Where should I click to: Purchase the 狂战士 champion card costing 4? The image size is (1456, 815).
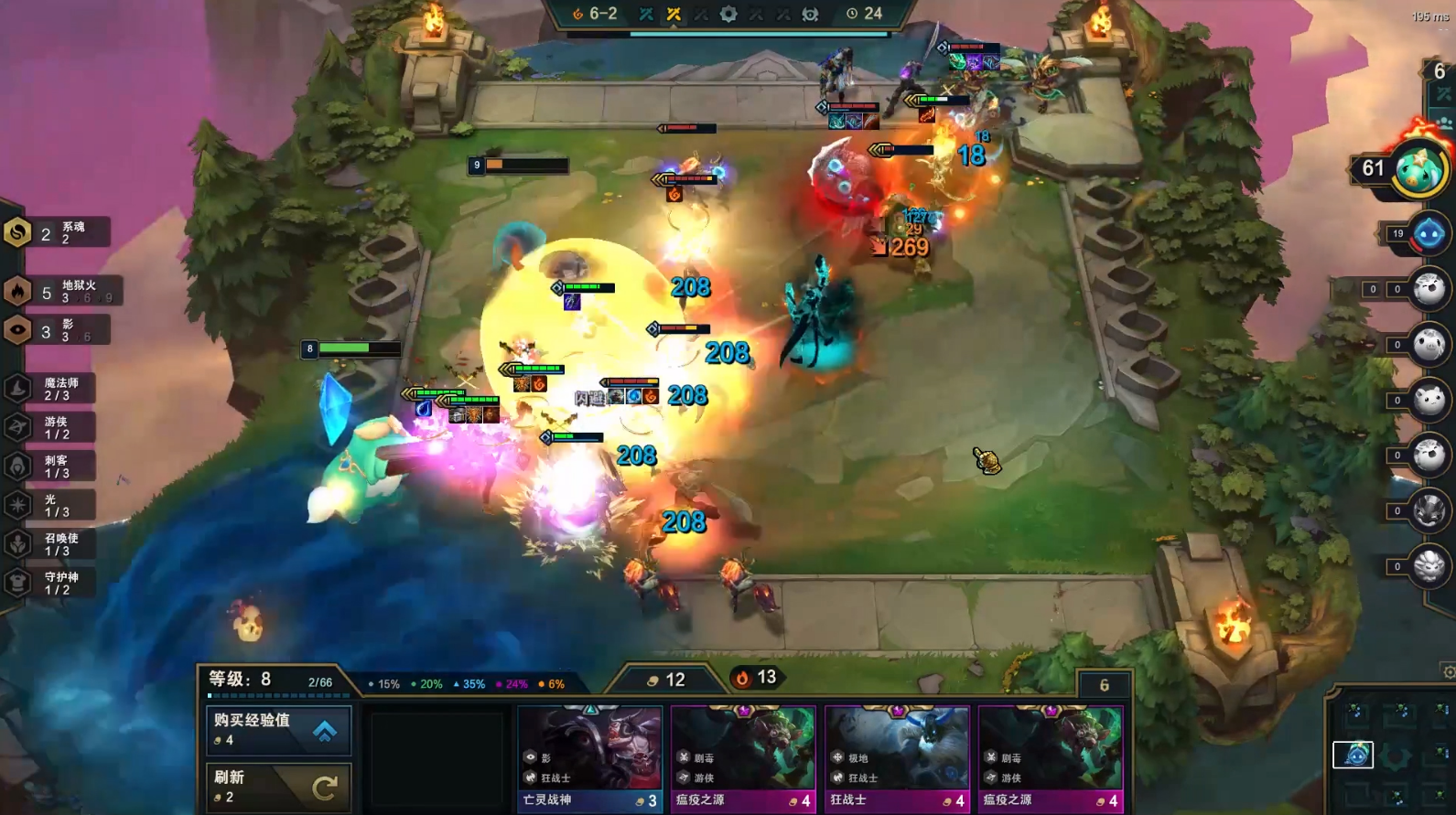tap(897, 758)
